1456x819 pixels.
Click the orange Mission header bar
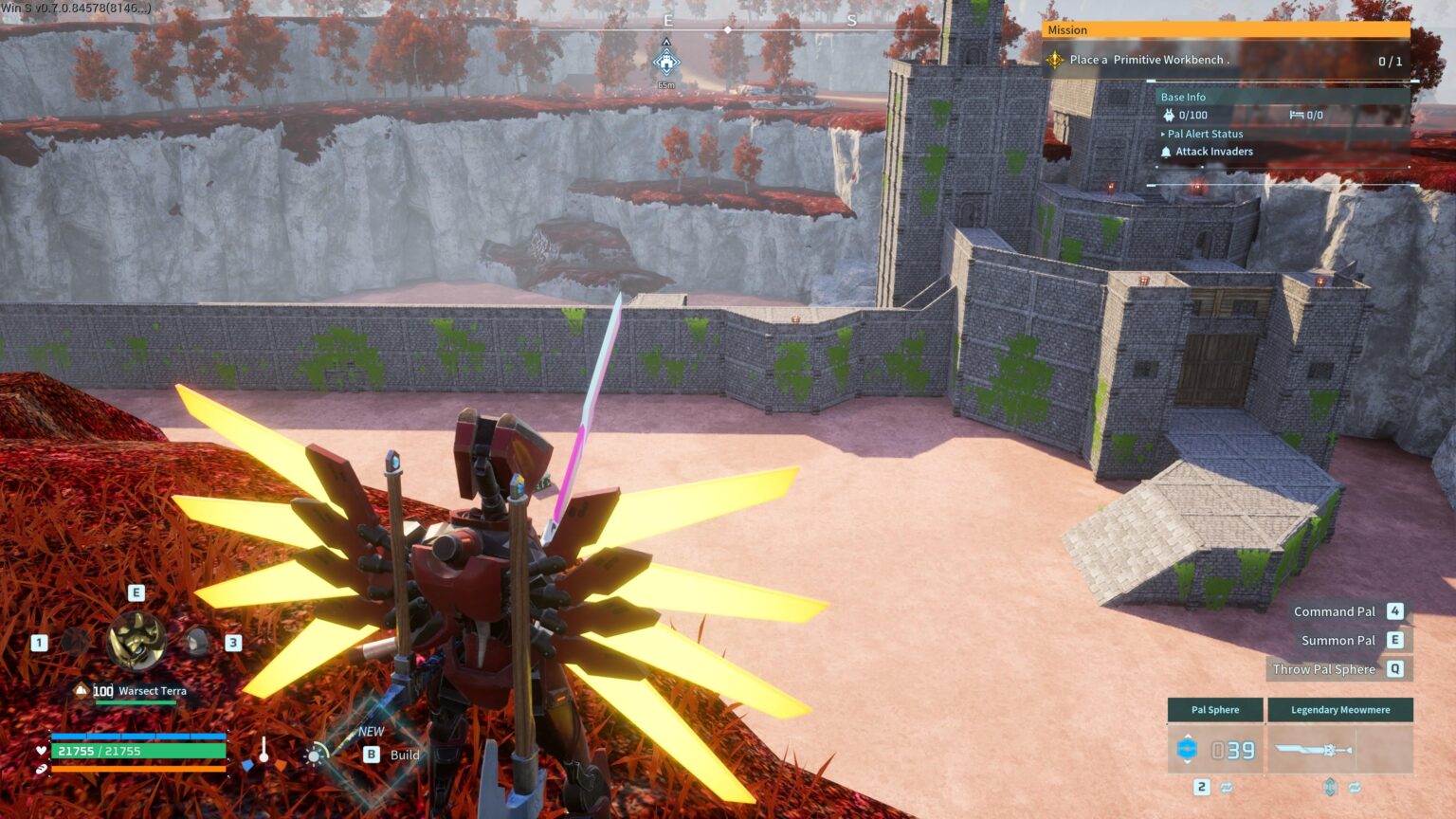(x=1226, y=30)
